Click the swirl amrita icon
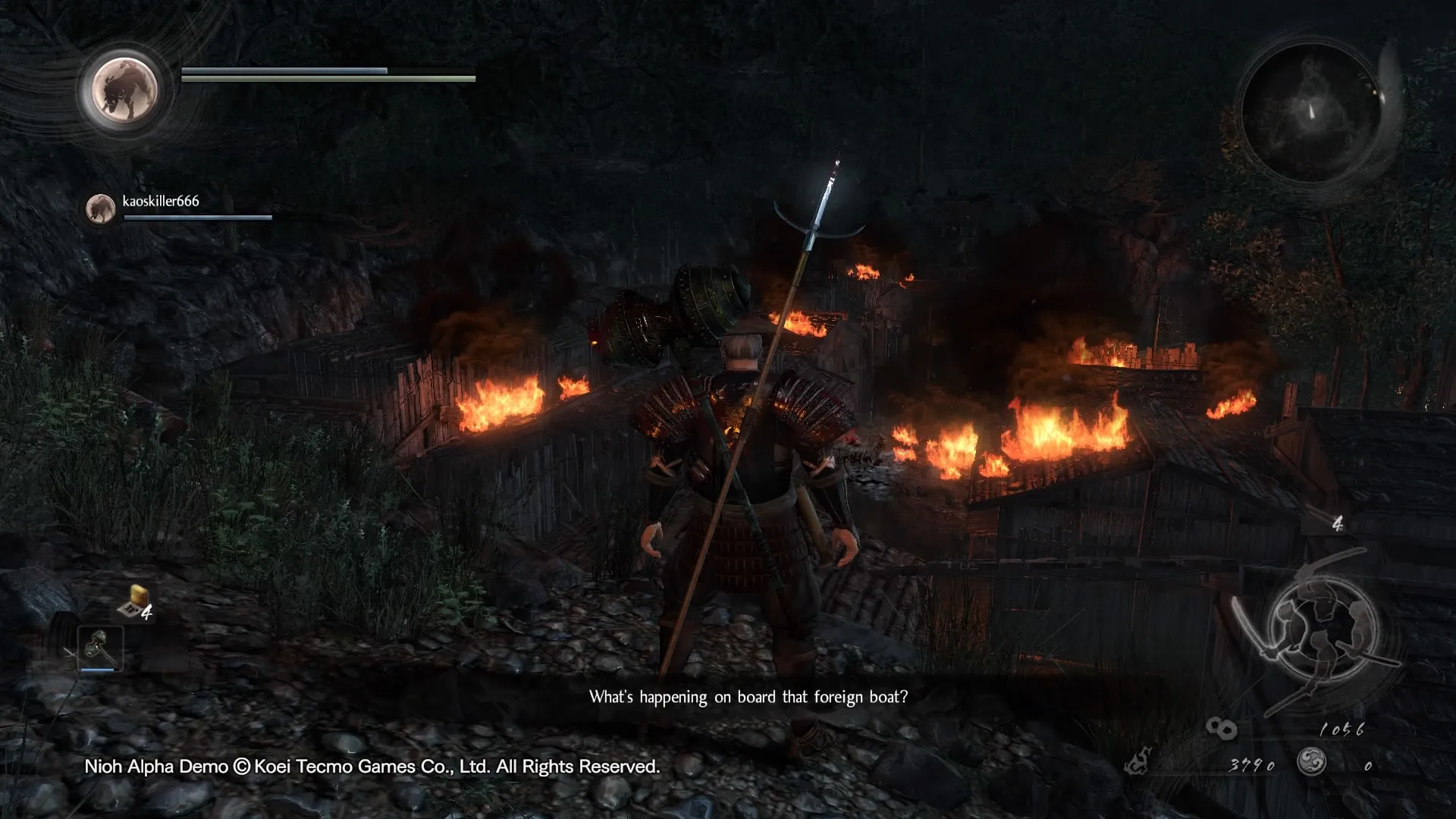1456x819 pixels. tap(1310, 761)
